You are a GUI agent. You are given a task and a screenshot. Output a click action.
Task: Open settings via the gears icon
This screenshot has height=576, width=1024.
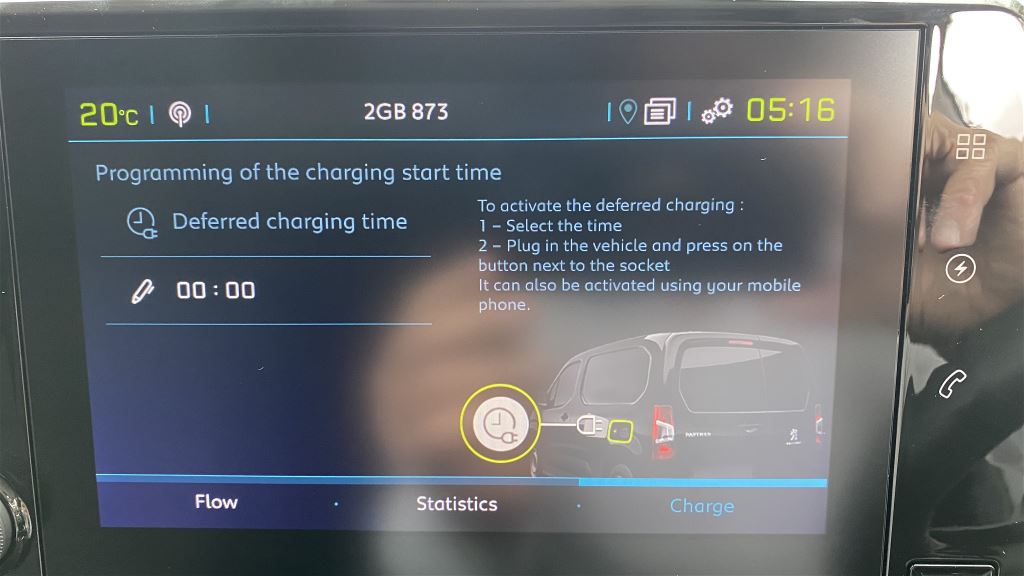click(x=716, y=111)
